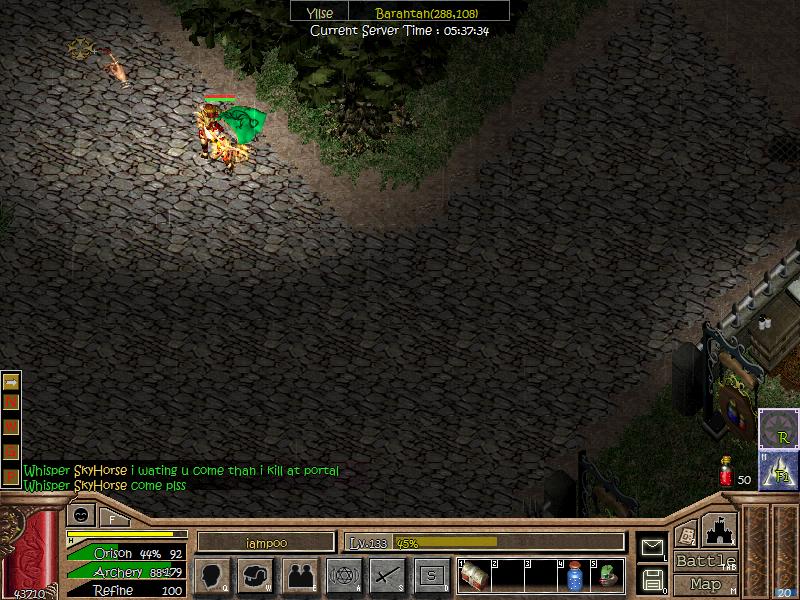Viewport: 800px width, 600px height.
Task: Open the castle silhouette icon
Action: 719,530
